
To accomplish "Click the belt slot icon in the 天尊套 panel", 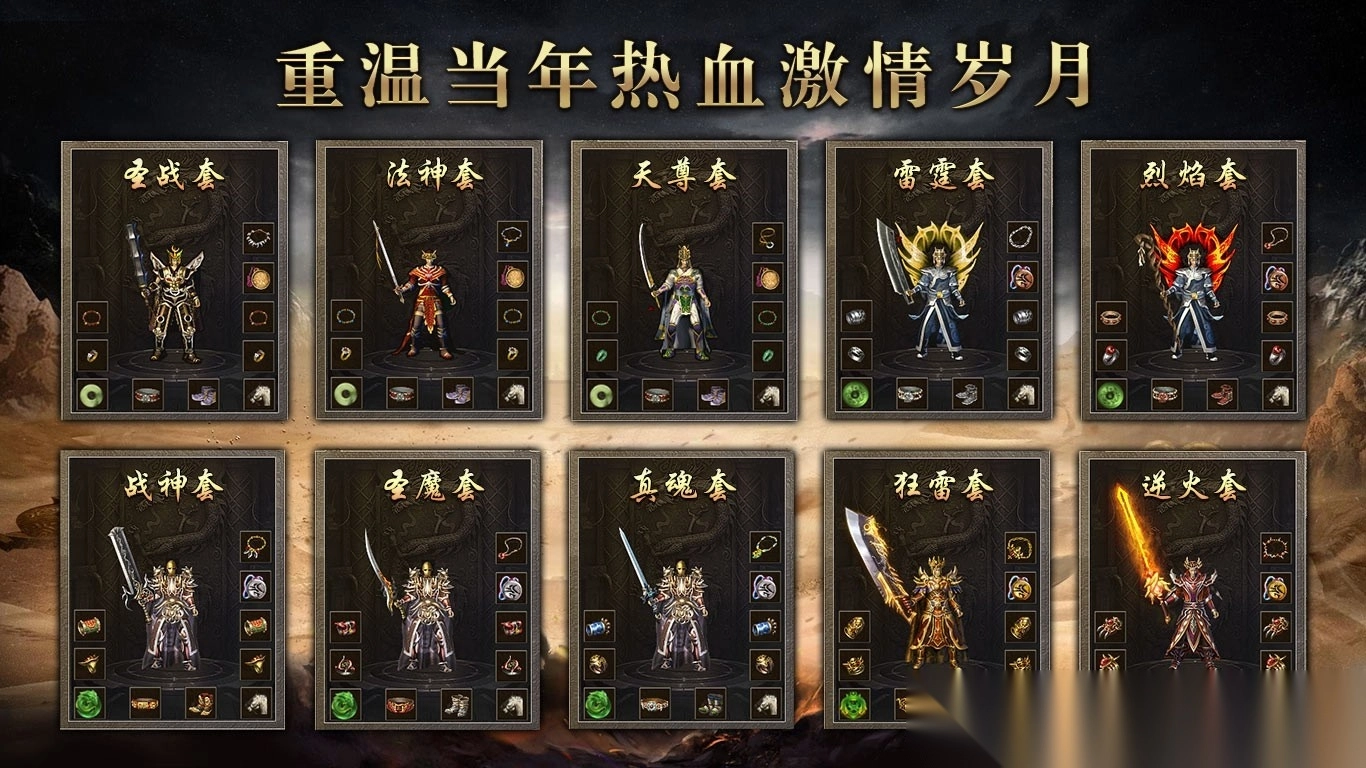I will click(x=657, y=393).
